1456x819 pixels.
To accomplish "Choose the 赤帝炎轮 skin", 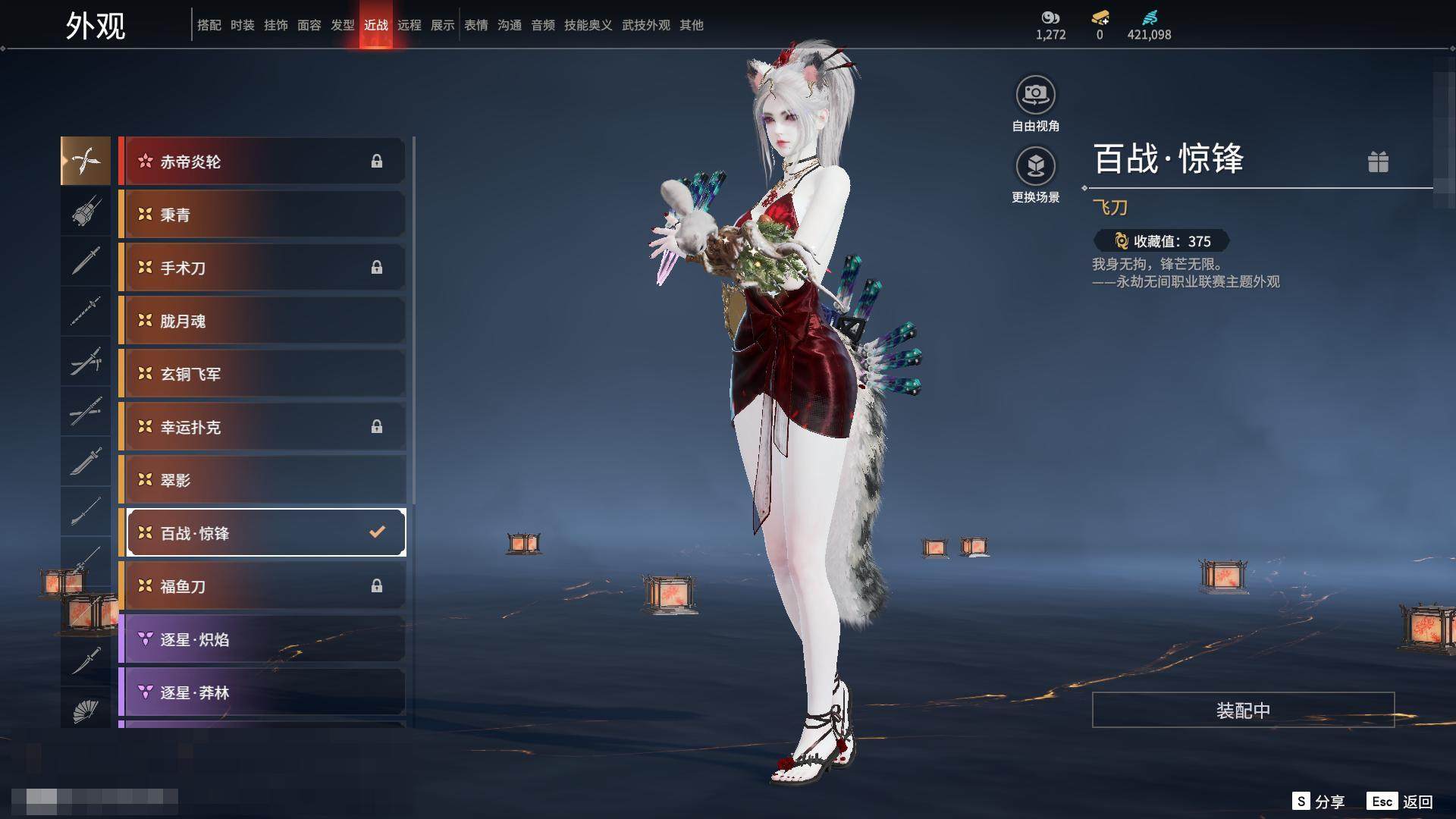I will pyautogui.click(x=262, y=162).
